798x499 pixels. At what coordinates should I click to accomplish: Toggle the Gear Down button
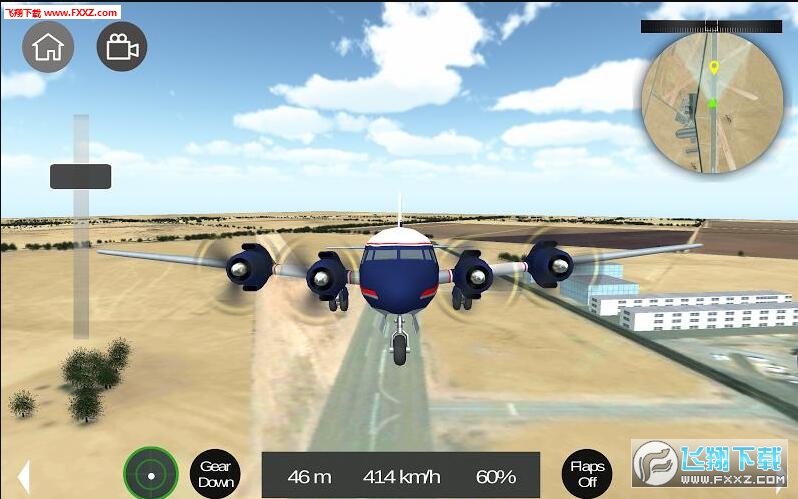[x=215, y=474]
